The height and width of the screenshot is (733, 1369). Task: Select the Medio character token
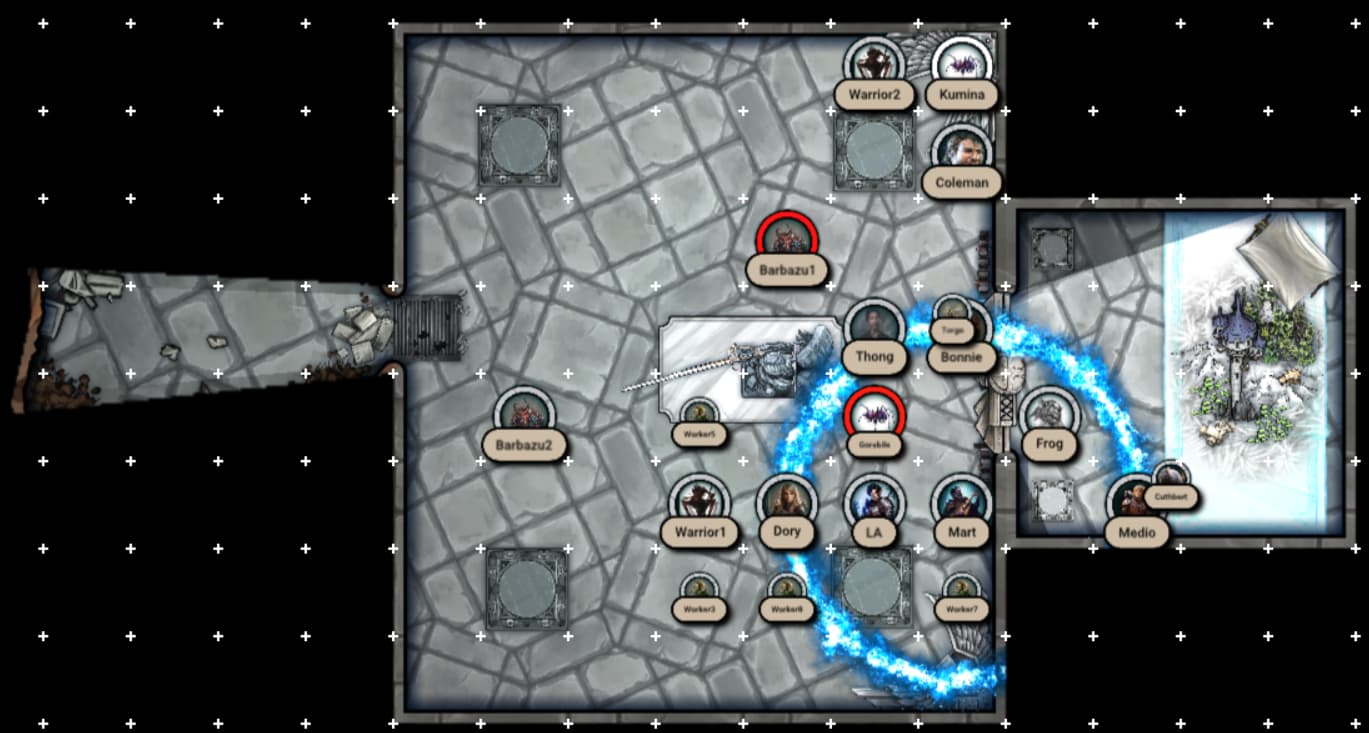(1136, 503)
